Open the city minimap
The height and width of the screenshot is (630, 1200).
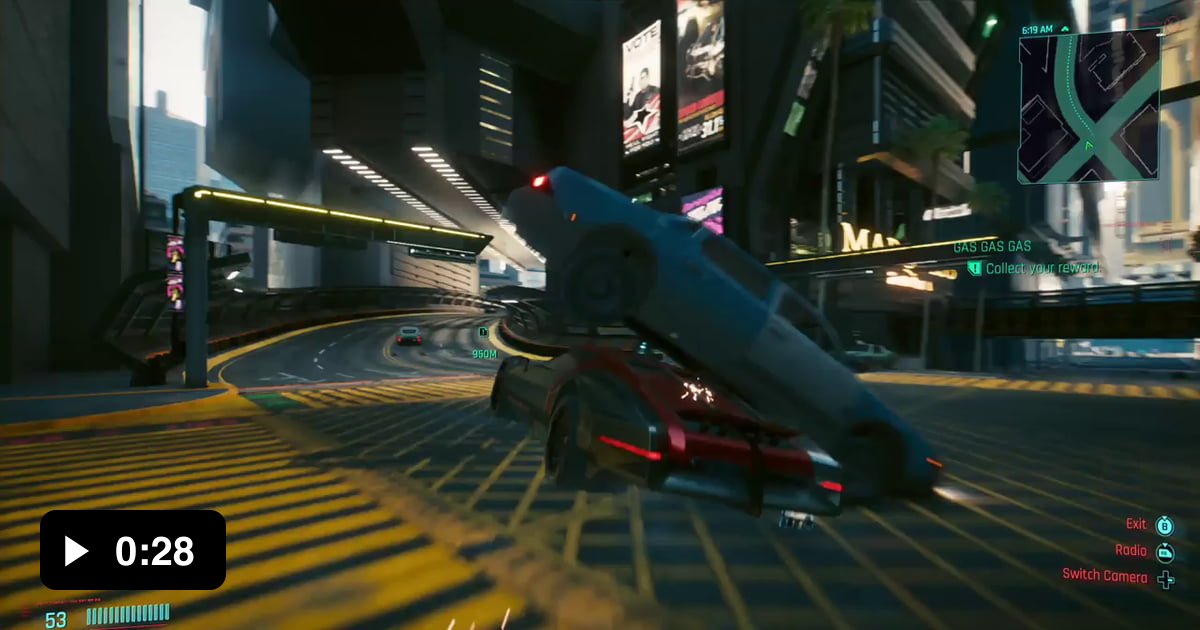point(1089,106)
